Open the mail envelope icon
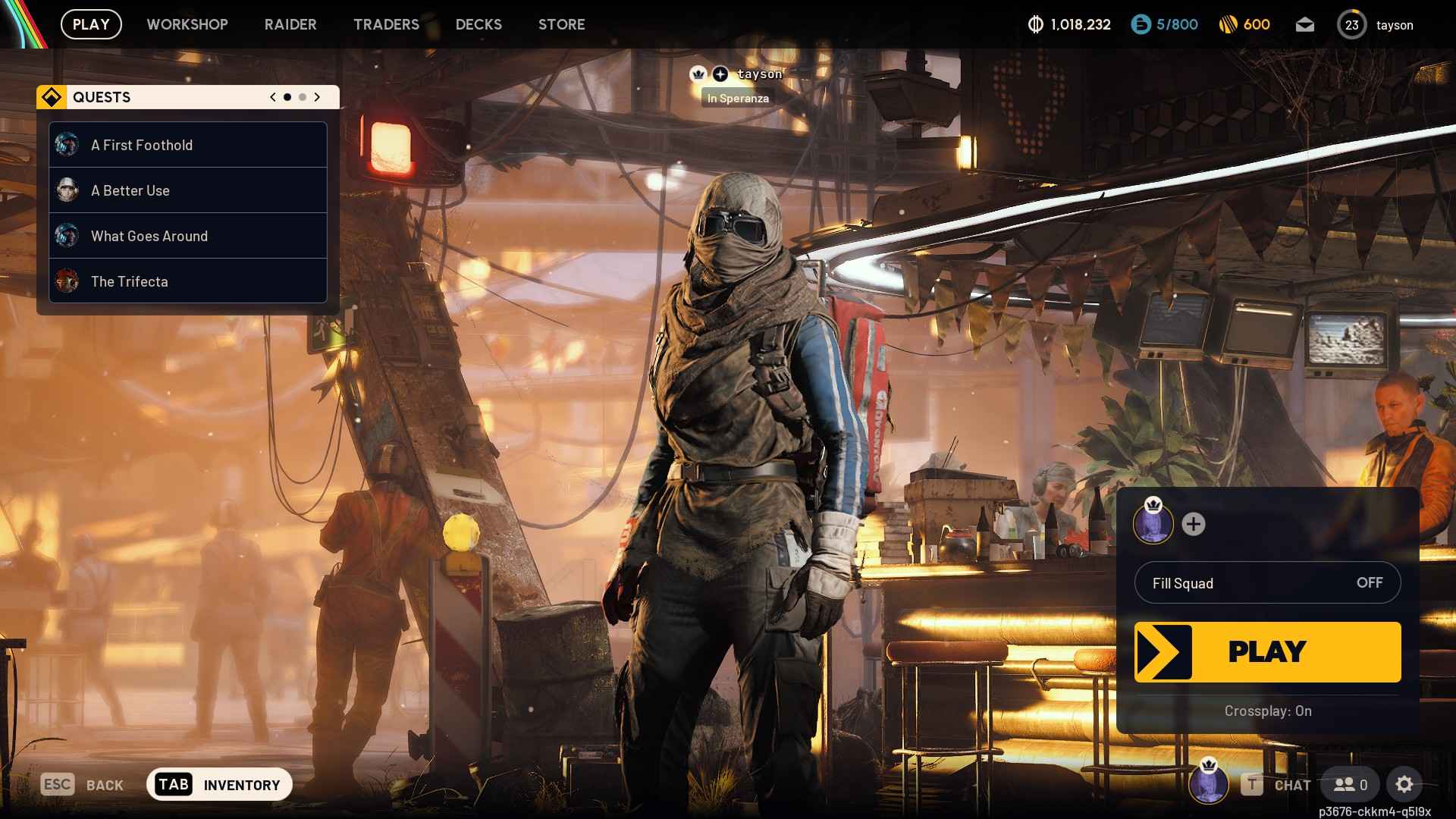This screenshot has height=819, width=1456. 1305,24
